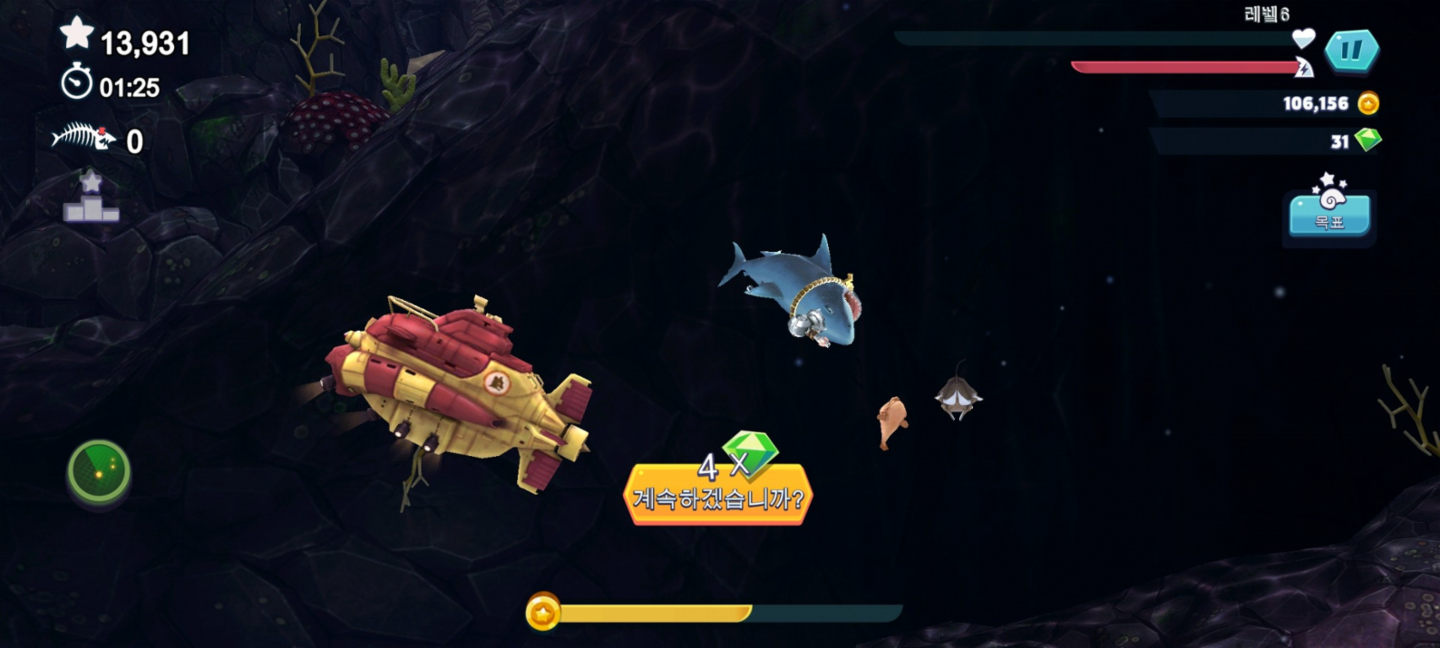This screenshot has height=648, width=1440.
Task: Pause the game with the hexagon button
Action: point(1352,51)
